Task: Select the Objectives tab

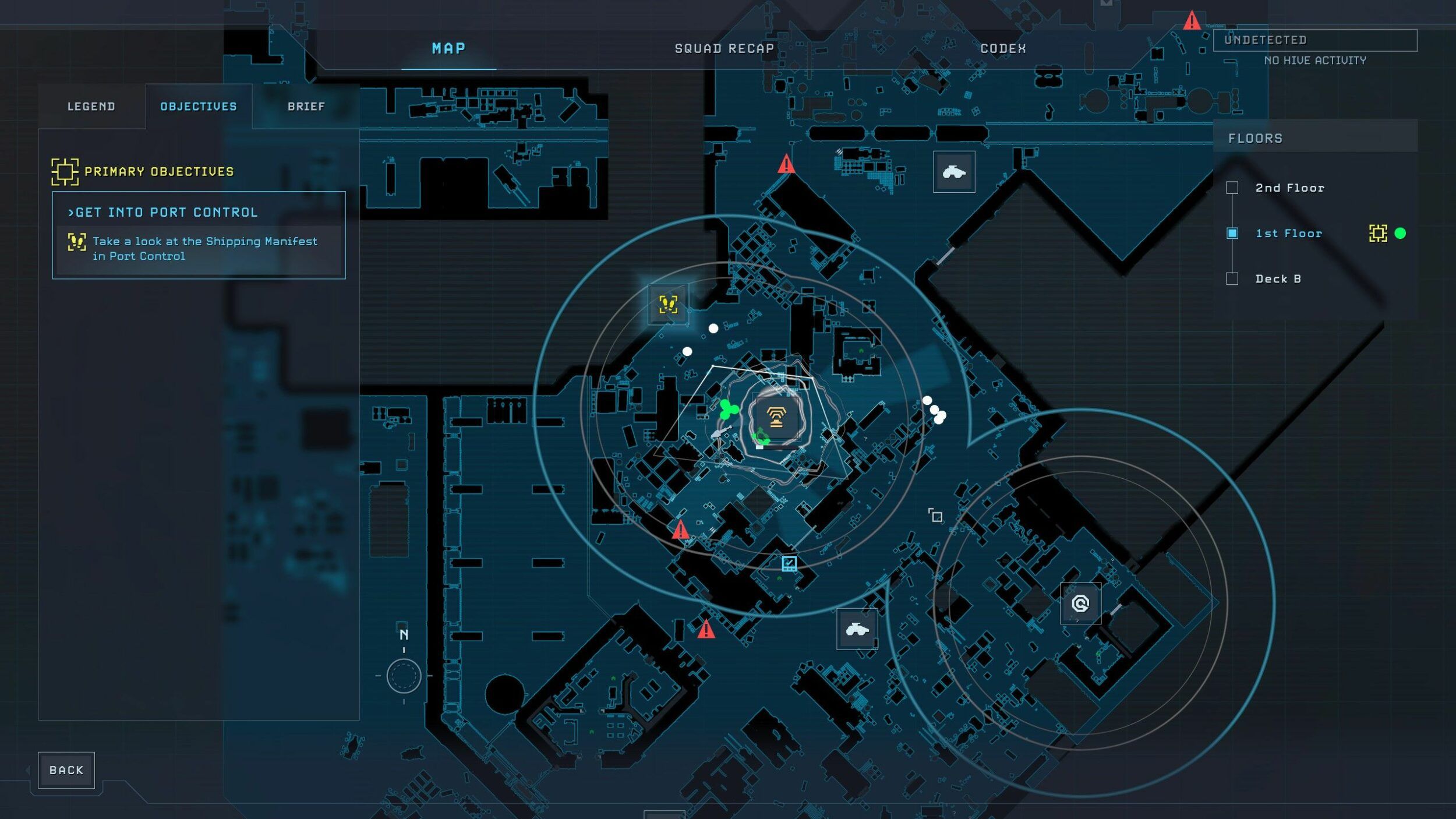Action: click(199, 107)
